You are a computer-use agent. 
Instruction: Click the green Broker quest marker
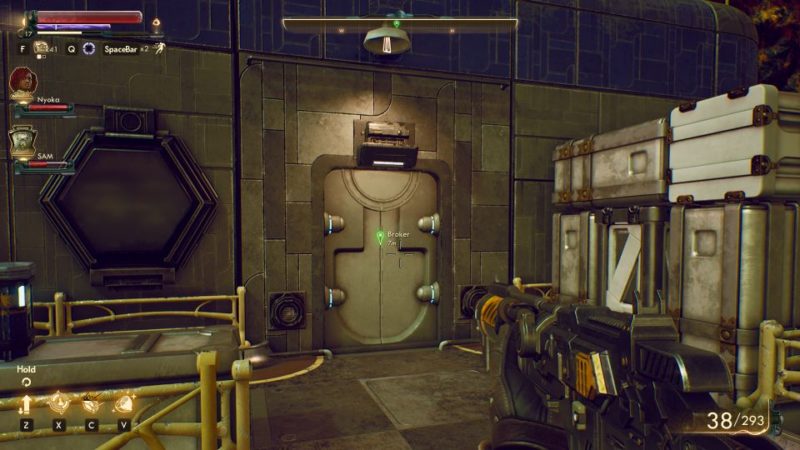click(380, 236)
